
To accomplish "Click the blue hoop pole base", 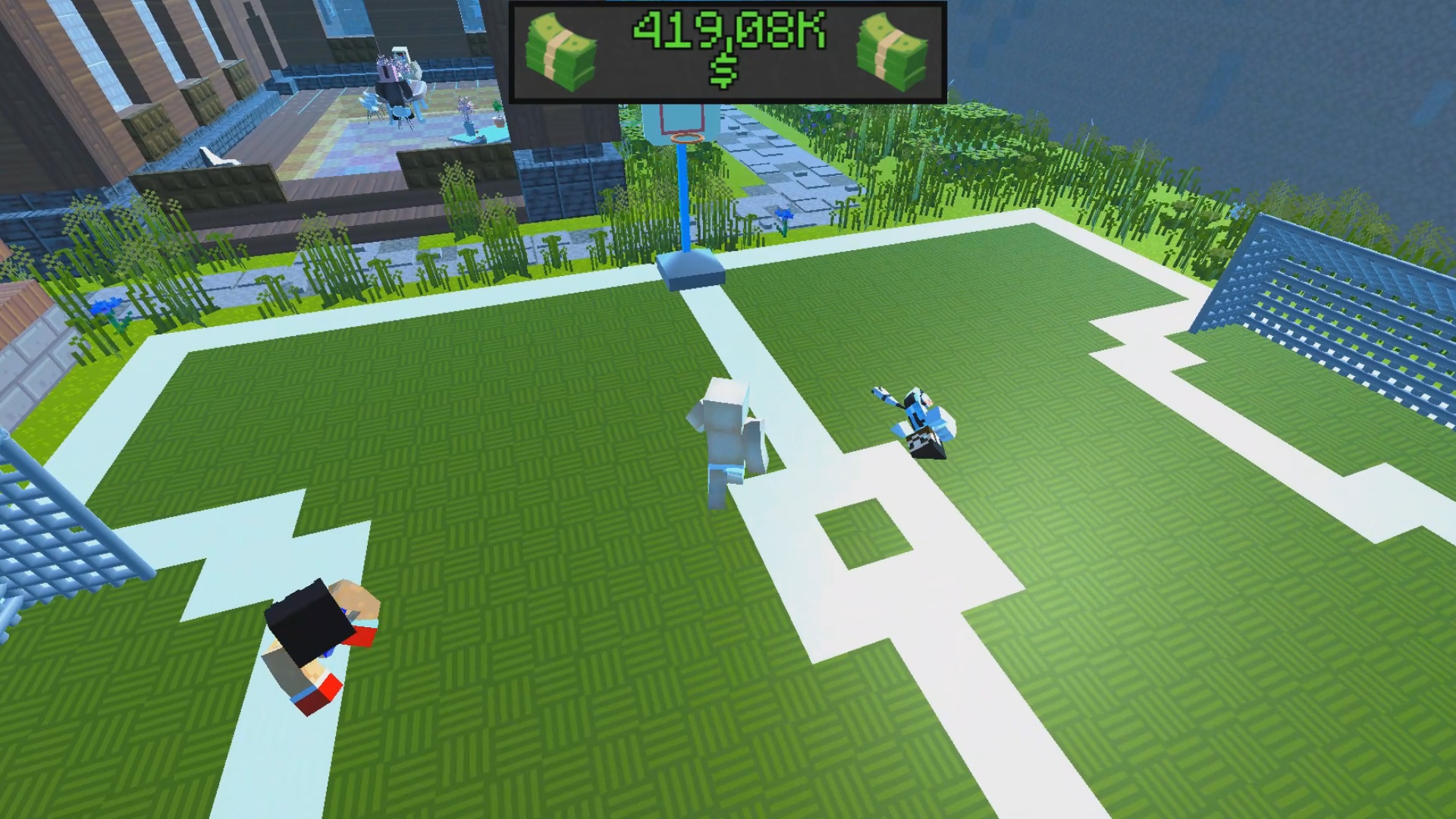I will (687, 276).
